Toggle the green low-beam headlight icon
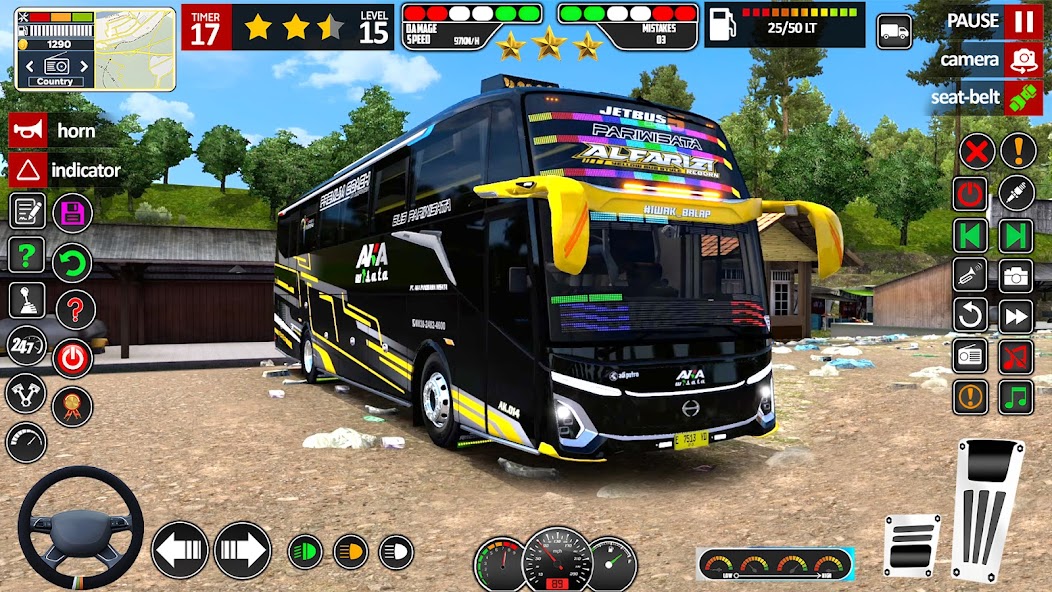The image size is (1052, 592). 305,552
